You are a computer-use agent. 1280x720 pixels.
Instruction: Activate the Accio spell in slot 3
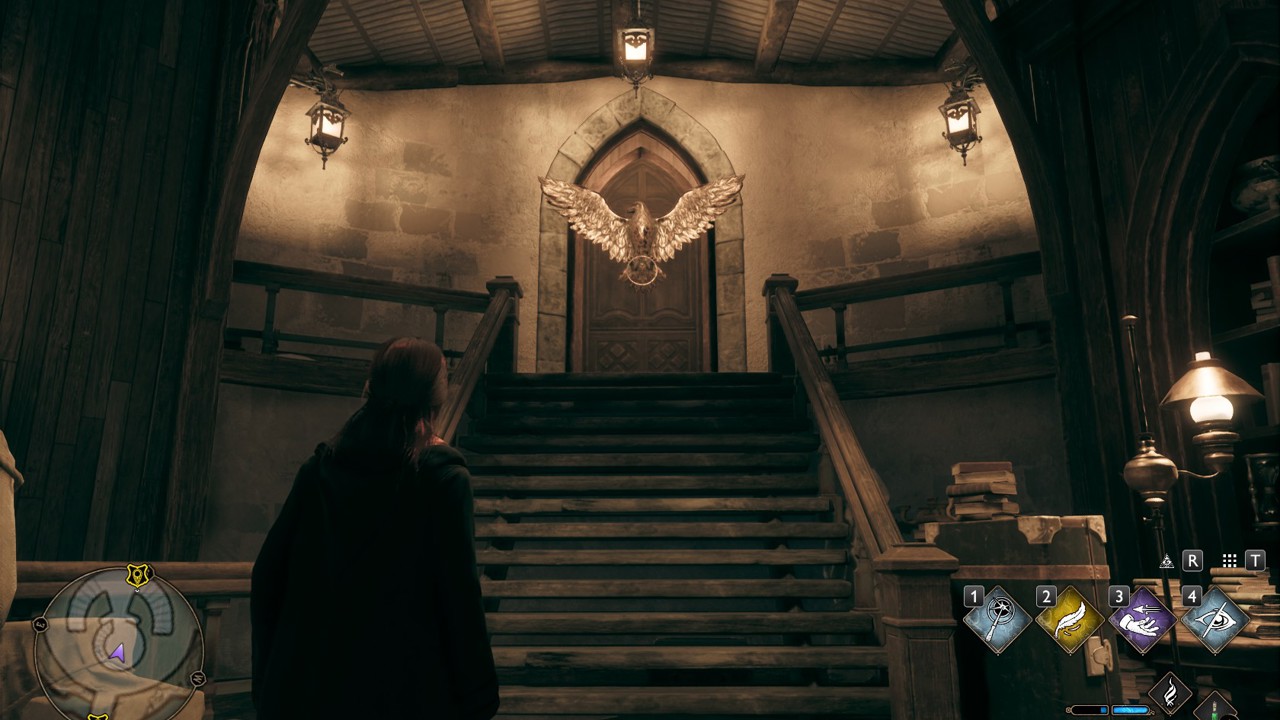[x=1144, y=620]
